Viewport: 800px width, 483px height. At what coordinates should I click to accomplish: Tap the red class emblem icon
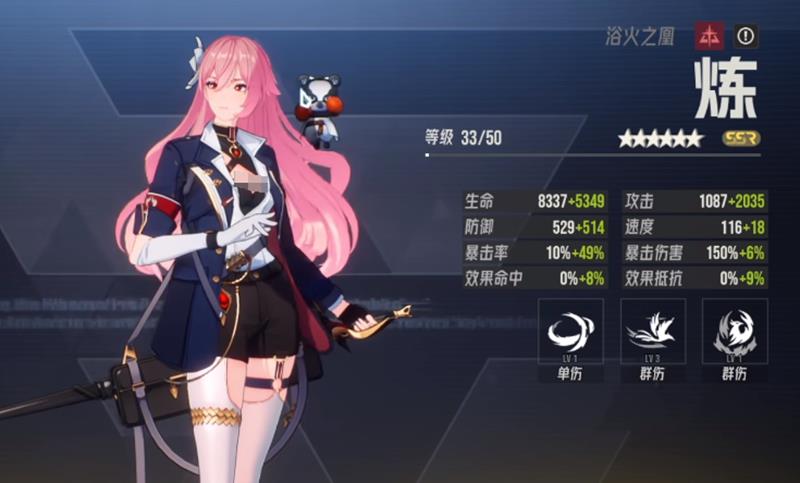710,37
